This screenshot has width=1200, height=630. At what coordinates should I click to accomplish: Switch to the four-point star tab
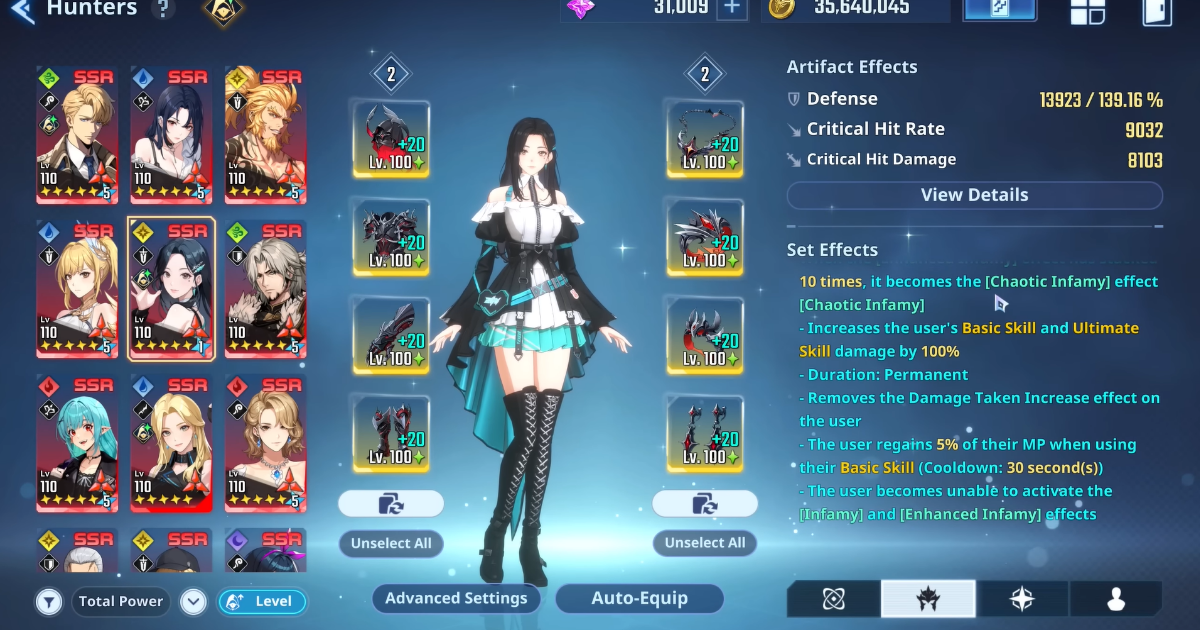[x=1022, y=598]
